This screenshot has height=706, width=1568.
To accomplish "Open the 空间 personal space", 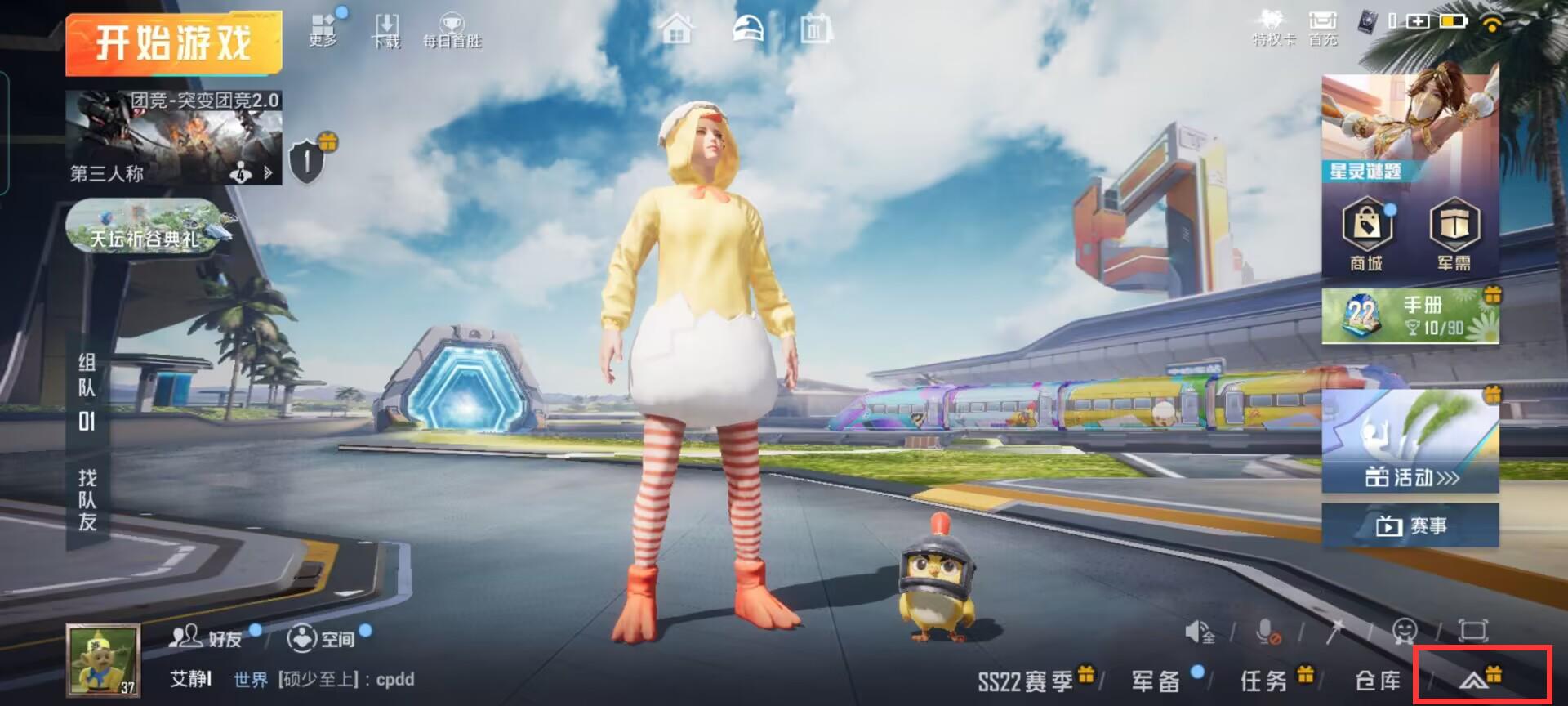I will pos(322,637).
